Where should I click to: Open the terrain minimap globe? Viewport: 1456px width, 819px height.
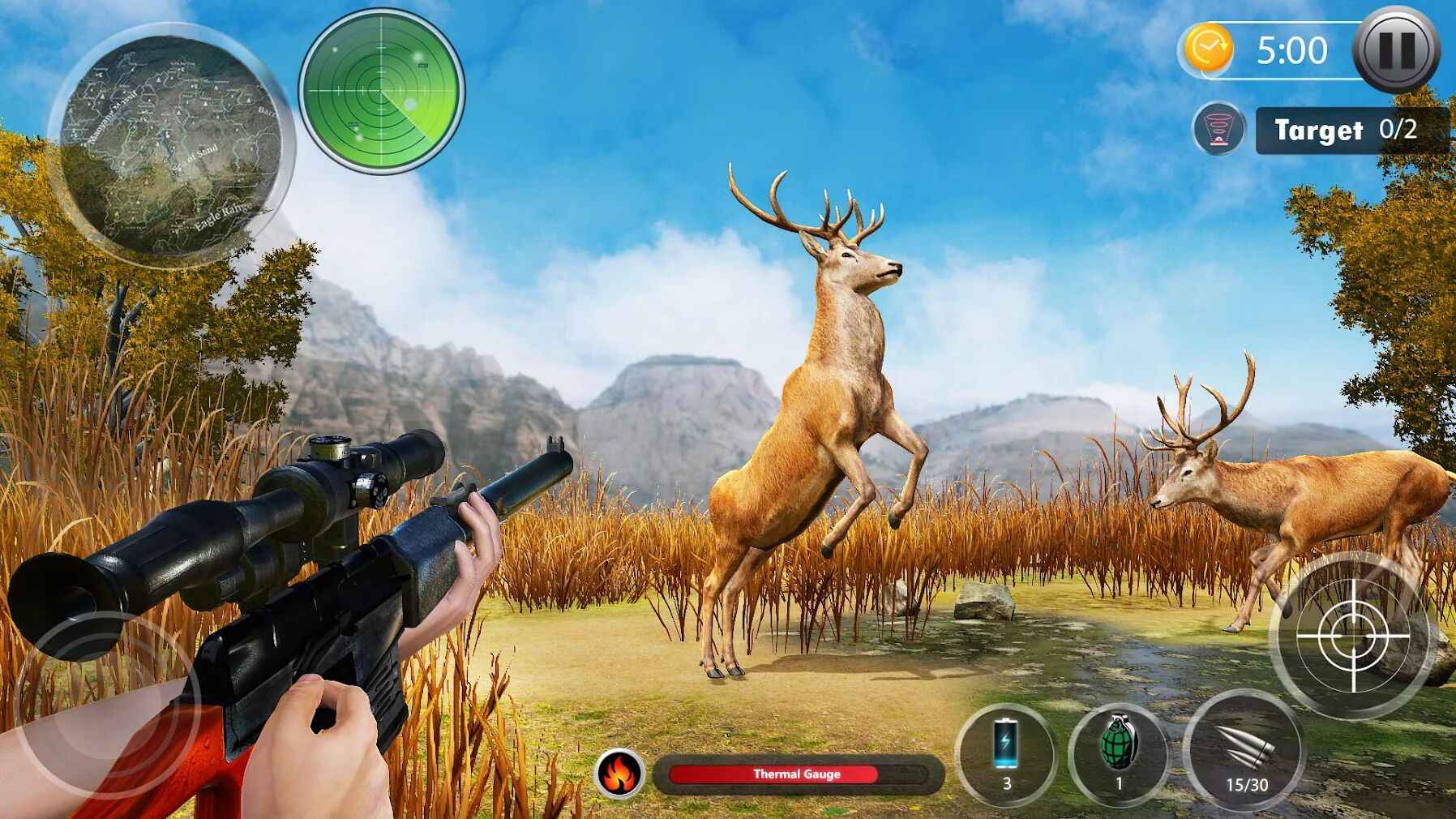point(172,146)
